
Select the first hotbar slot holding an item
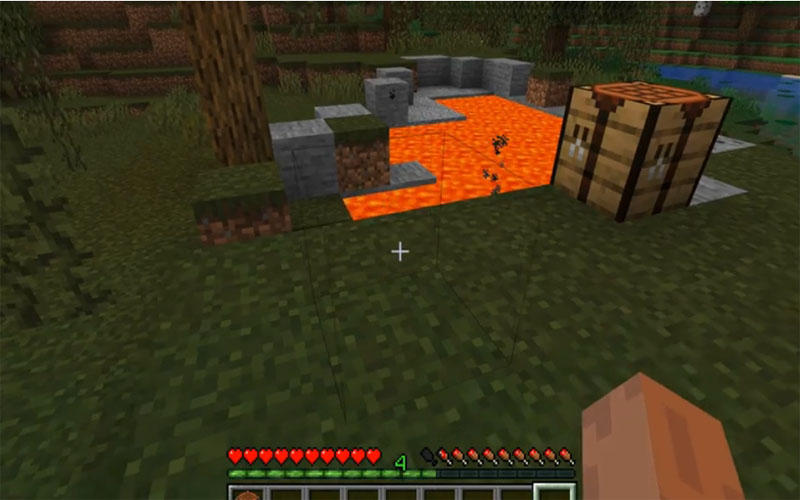(x=245, y=492)
